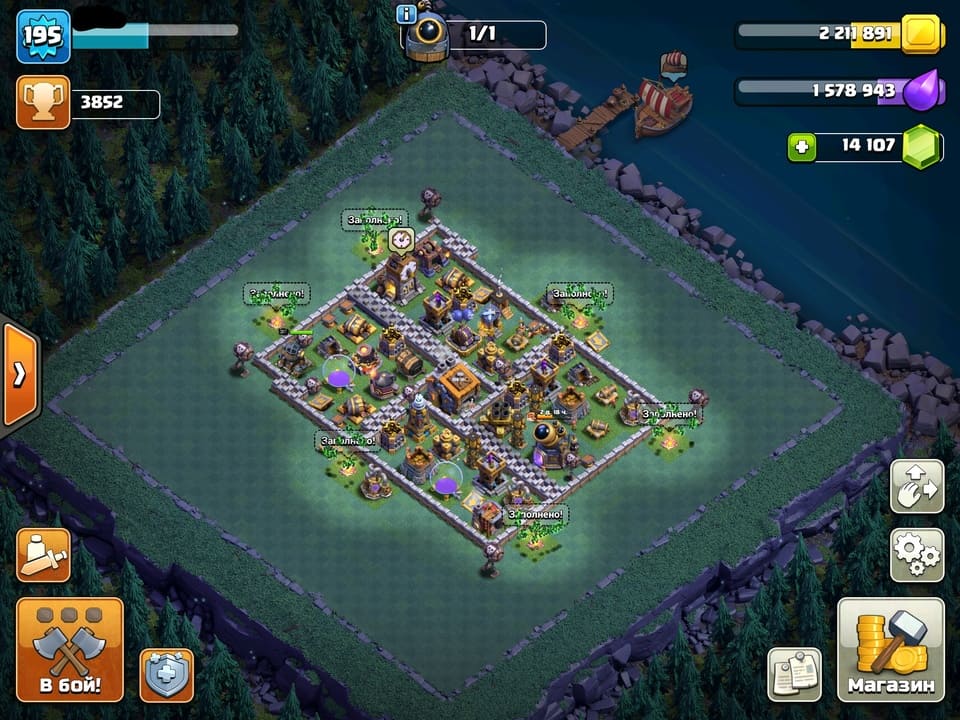The height and width of the screenshot is (720, 960).
Task: Open the army overview sword icon
Action: 43,554
